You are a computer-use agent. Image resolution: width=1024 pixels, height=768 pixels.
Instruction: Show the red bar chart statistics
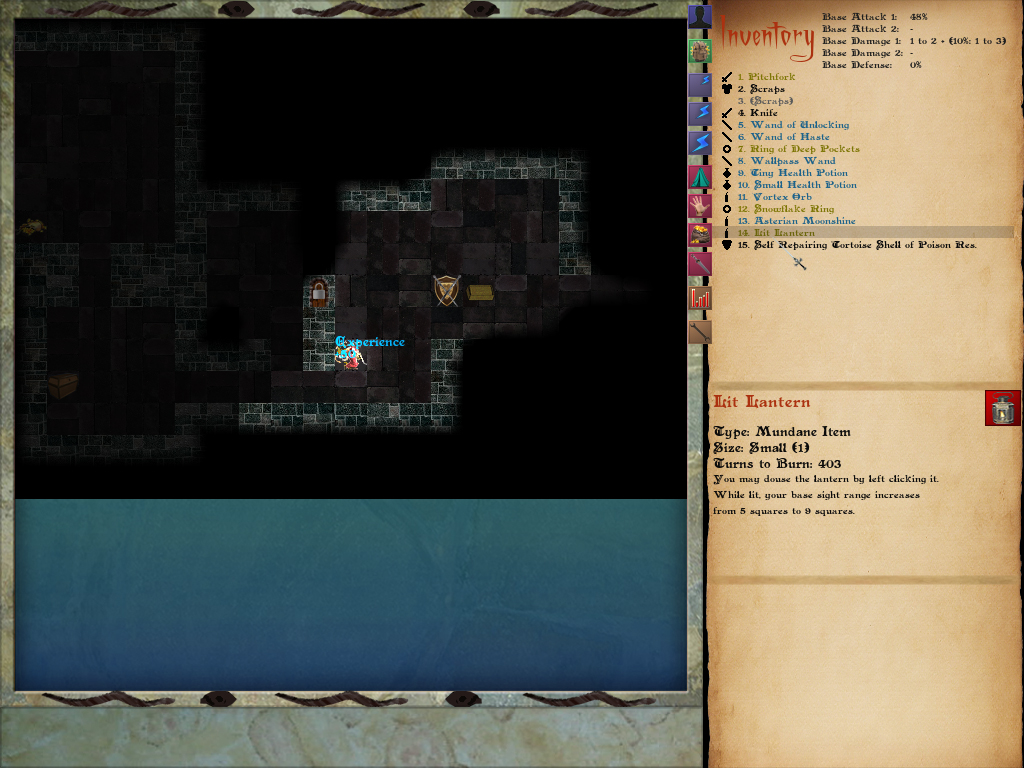pos(700,298)
